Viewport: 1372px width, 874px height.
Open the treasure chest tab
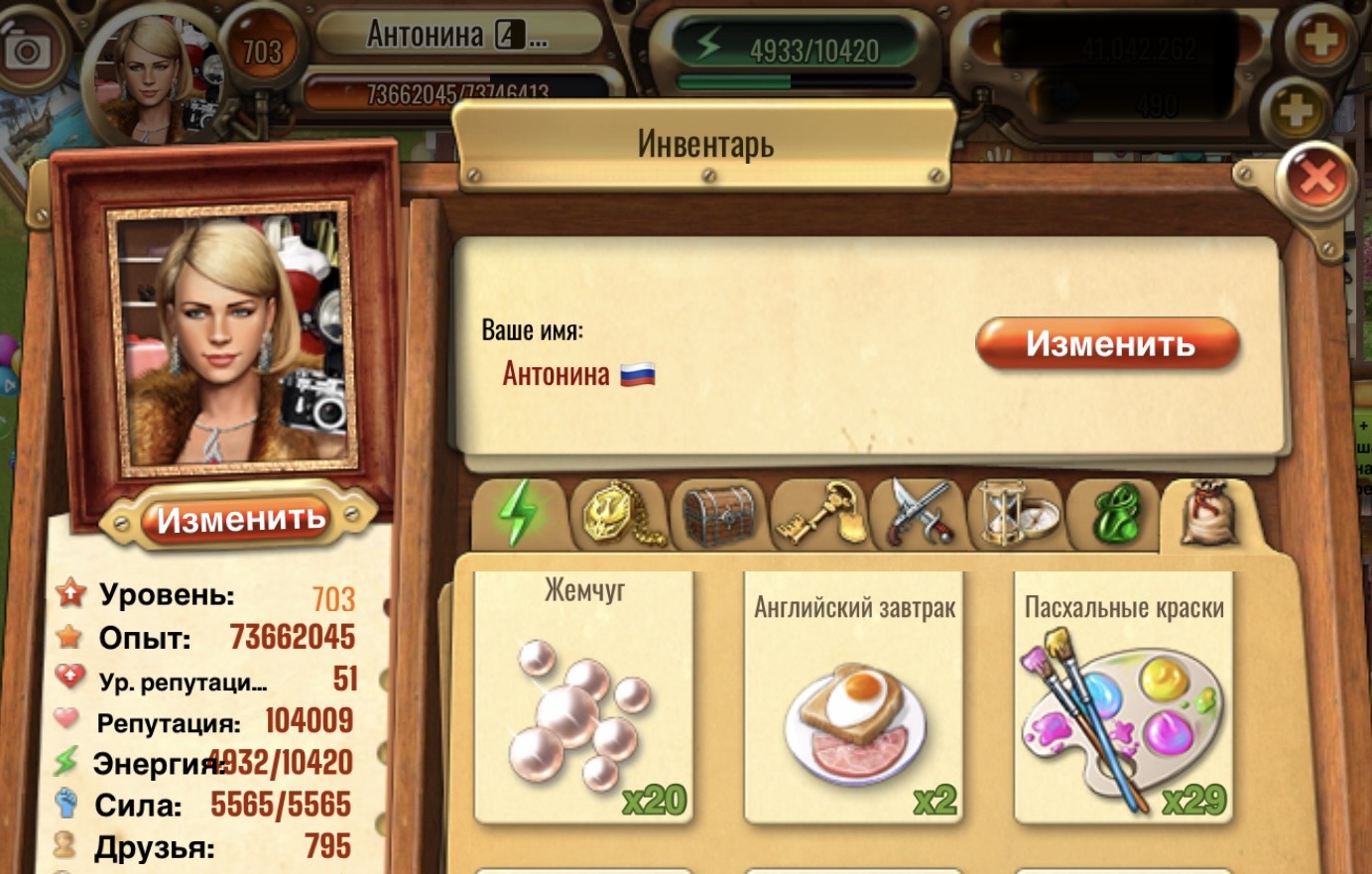718,514
